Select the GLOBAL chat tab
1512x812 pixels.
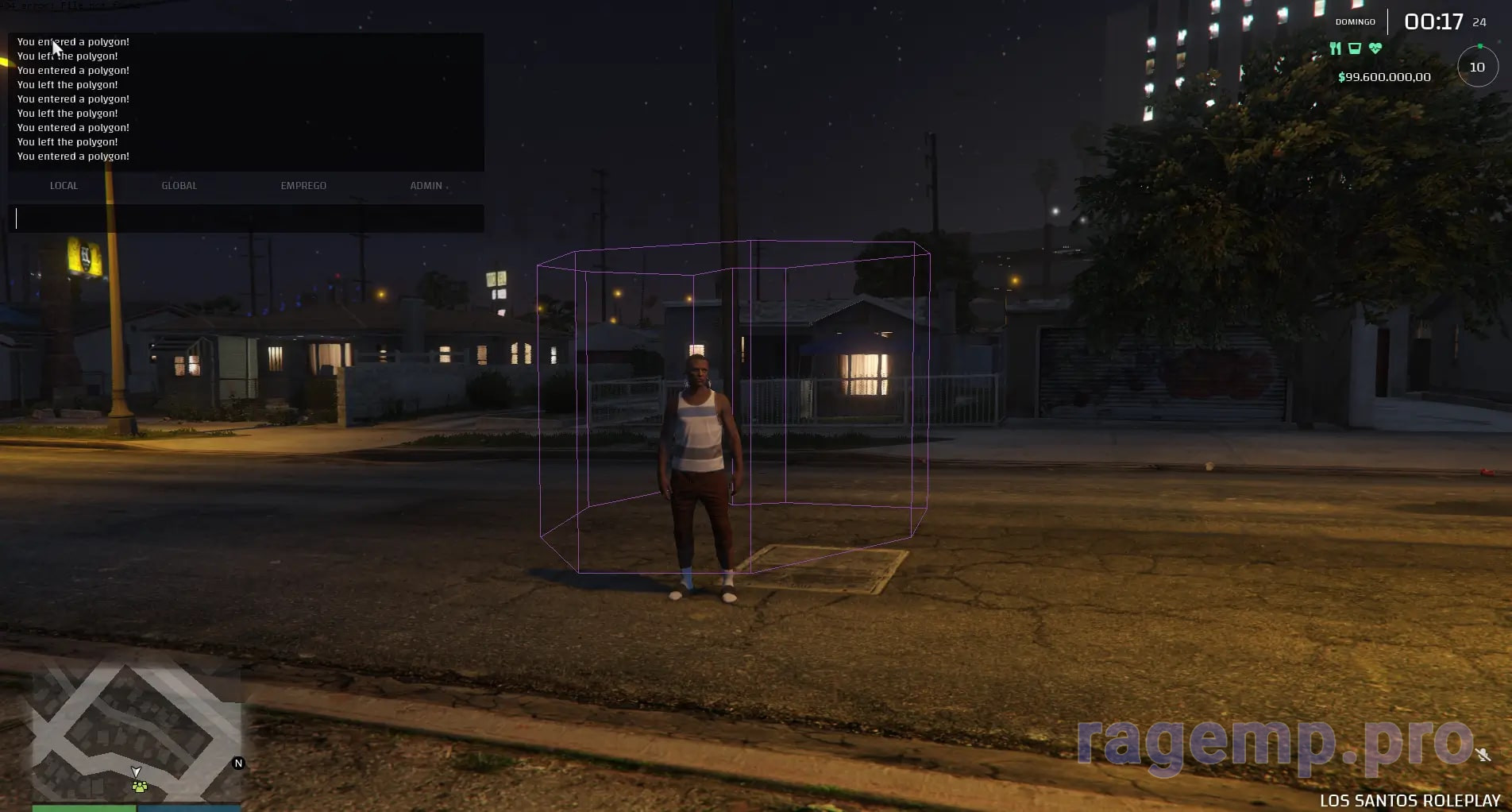[179, 186]
